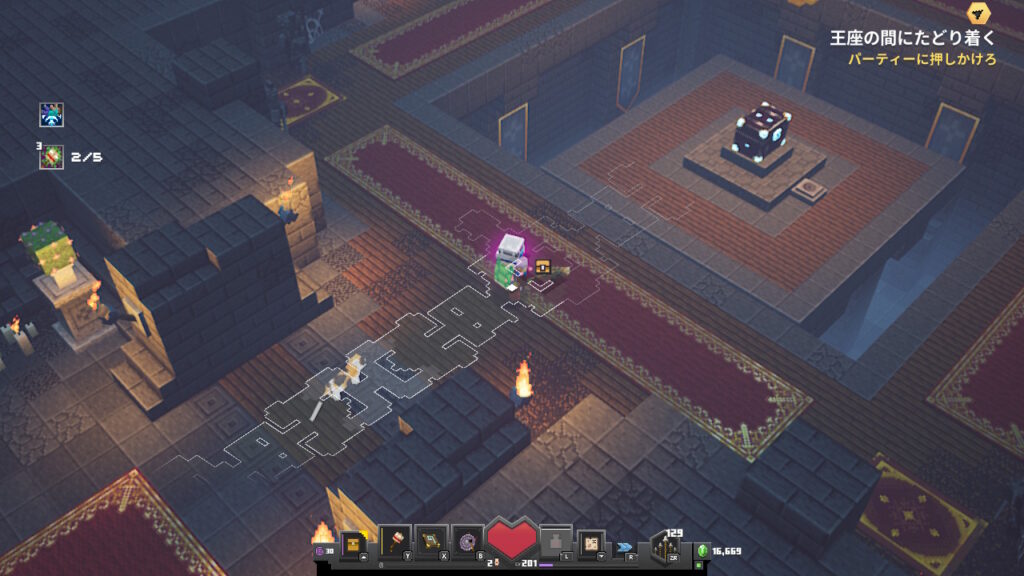Trigger the blue dodge roll arrows
The image size is (1024, 576).
tap(626, 547)
